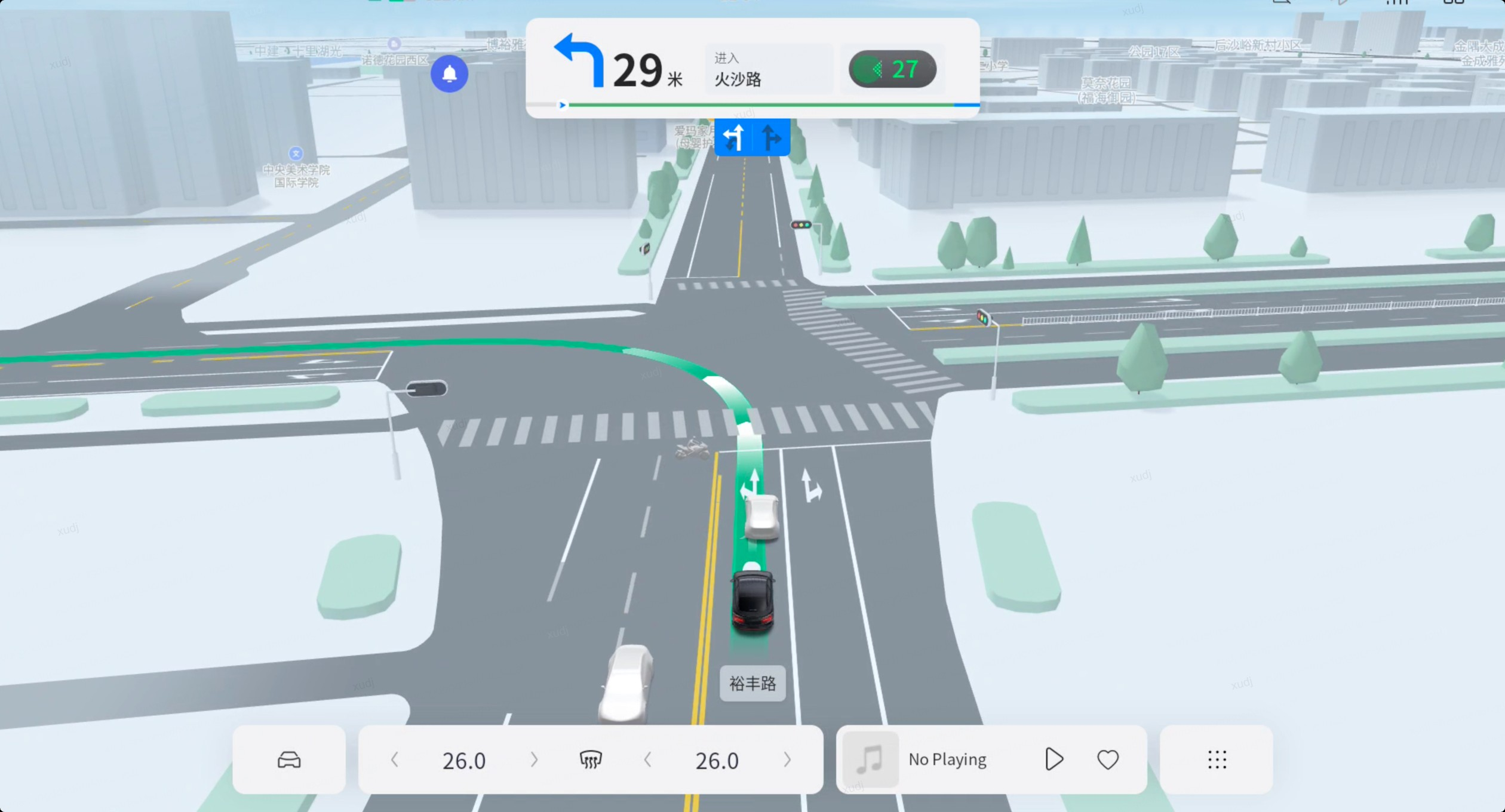Open the vehicle settings car icon
The height and width of the screenshot is (812, 1505).
[289, 759]
